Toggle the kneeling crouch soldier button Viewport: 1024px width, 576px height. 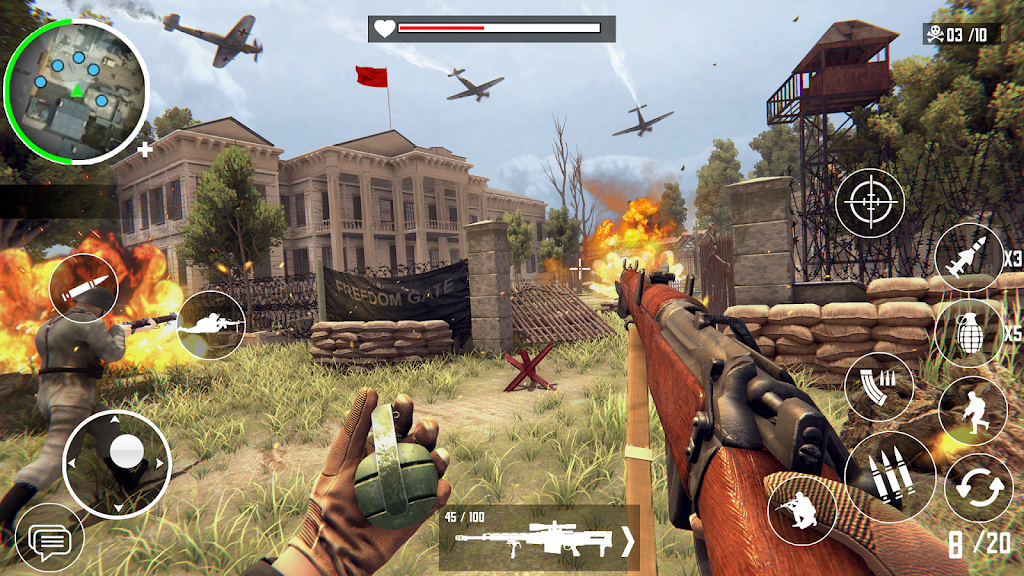click(801, 512)
